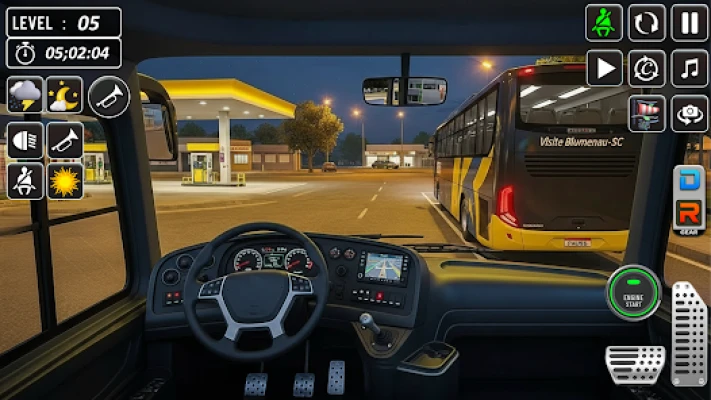The height and width of the screenshot is (400, 711).
Task: Switch to night mode with moon icon
Action: (x=65, y=95)
